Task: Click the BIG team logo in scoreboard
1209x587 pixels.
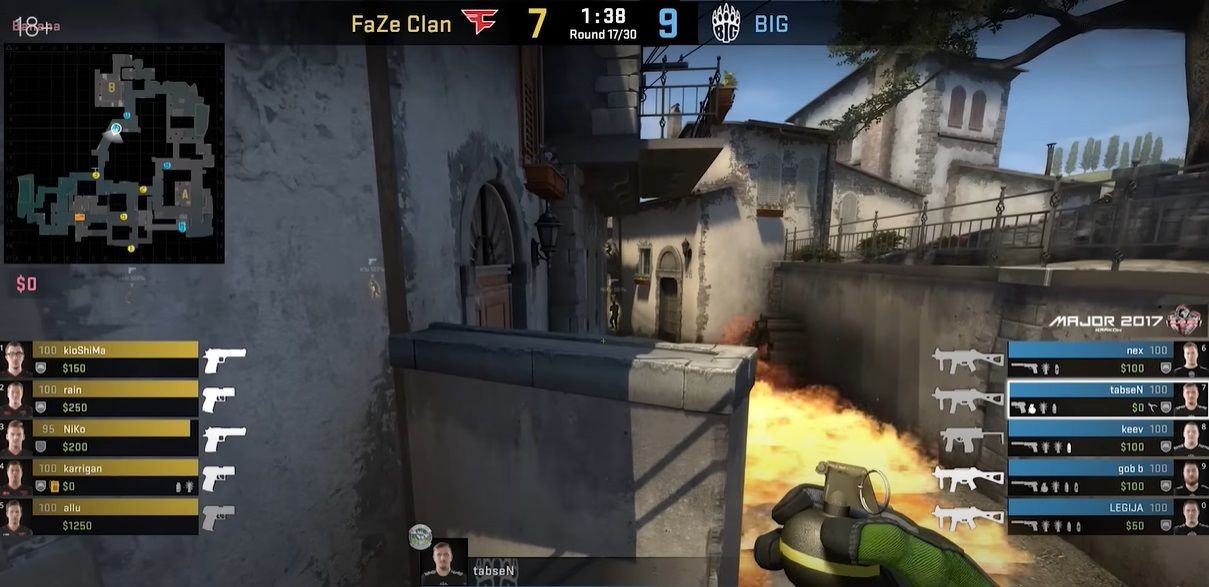Action: click(x=725, y=22)
